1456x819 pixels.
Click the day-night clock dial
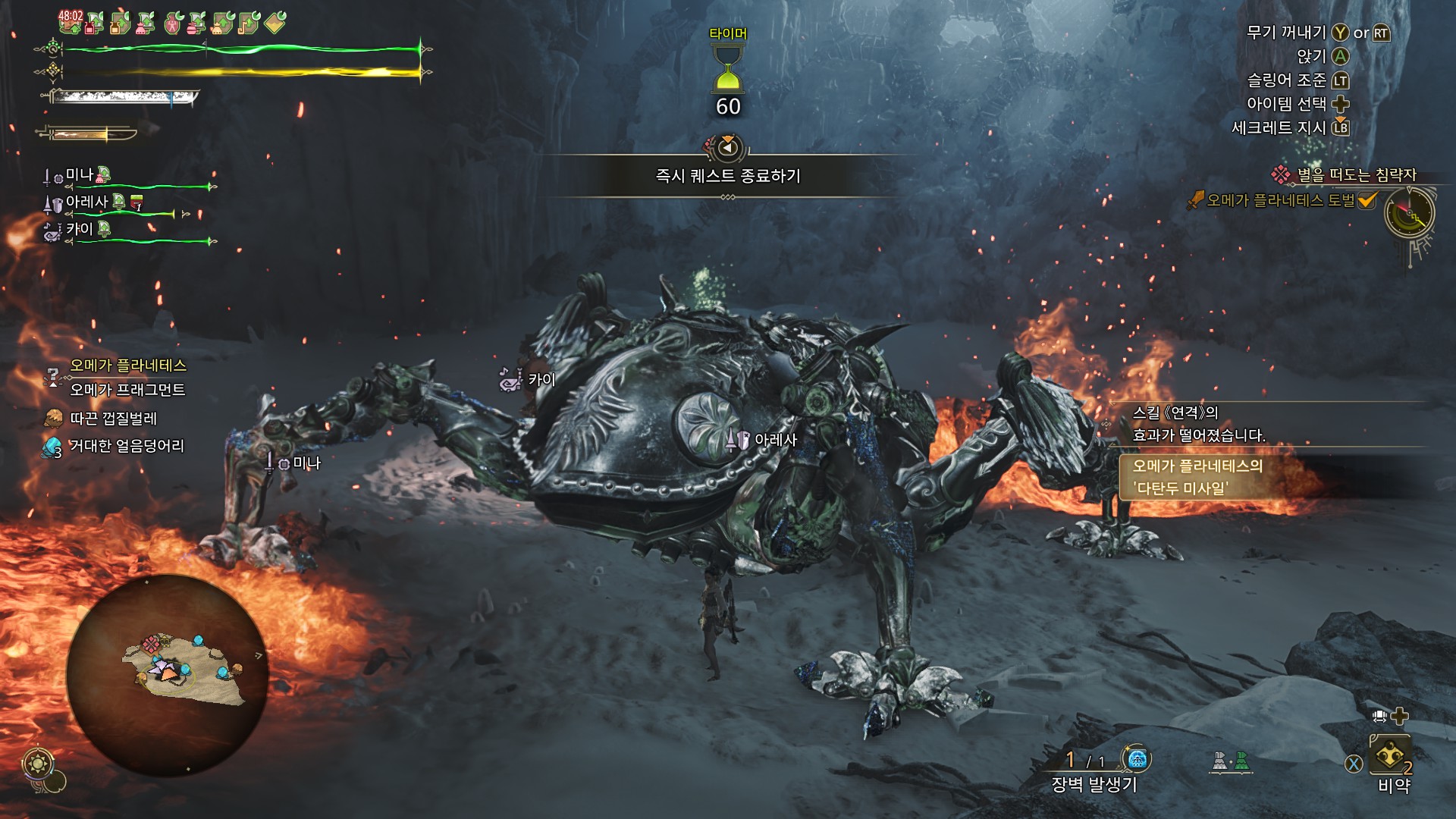click(x=1409, y=213)
